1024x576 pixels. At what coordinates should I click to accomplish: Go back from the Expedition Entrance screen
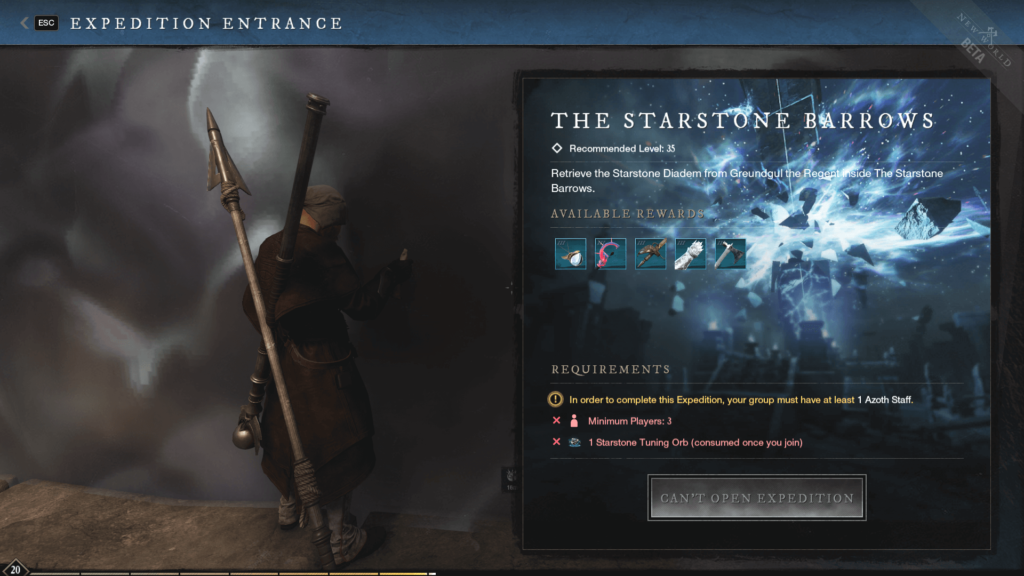pyautogui.click(x=38, y=23)
